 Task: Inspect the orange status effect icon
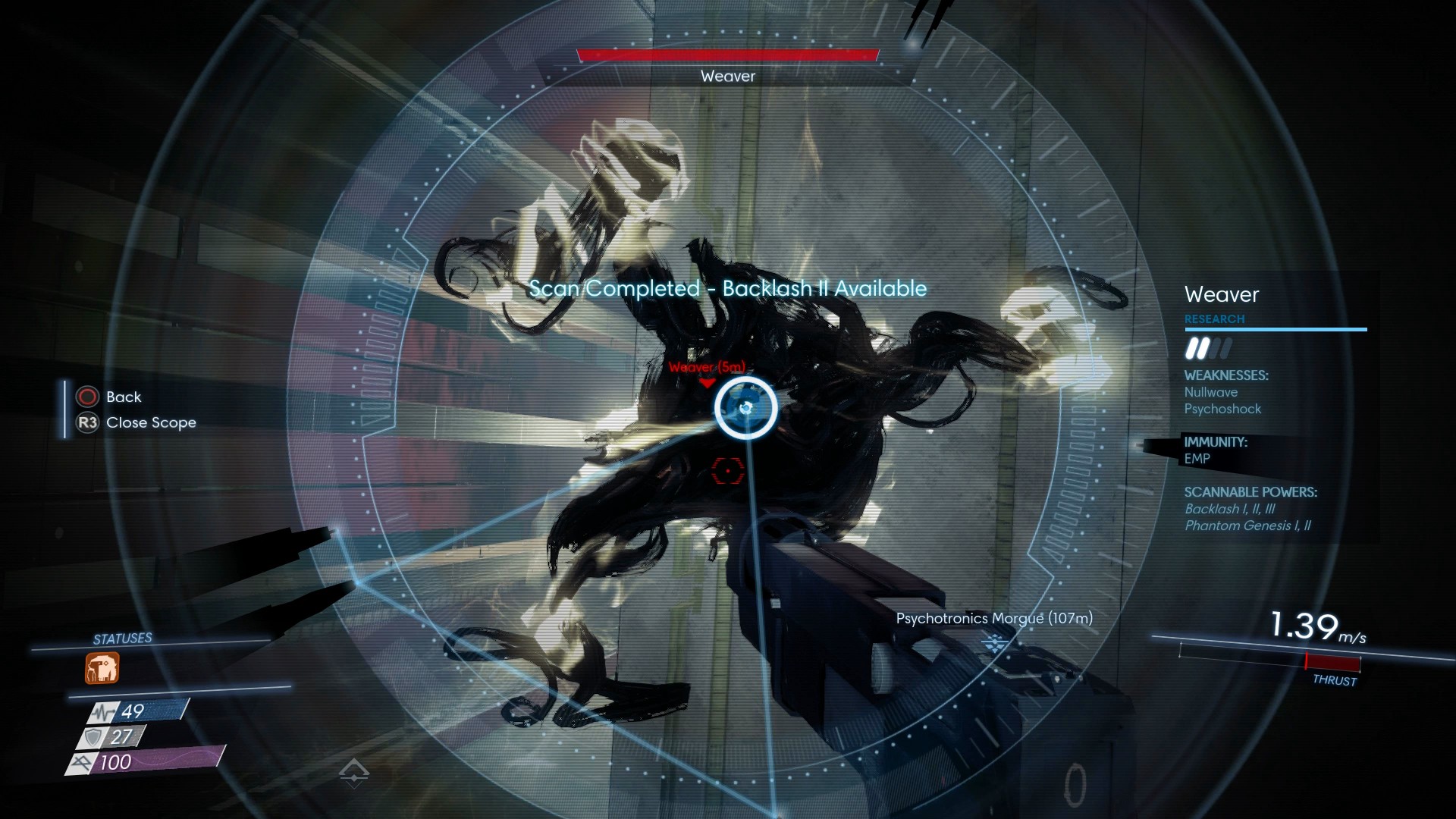(102, 669)
